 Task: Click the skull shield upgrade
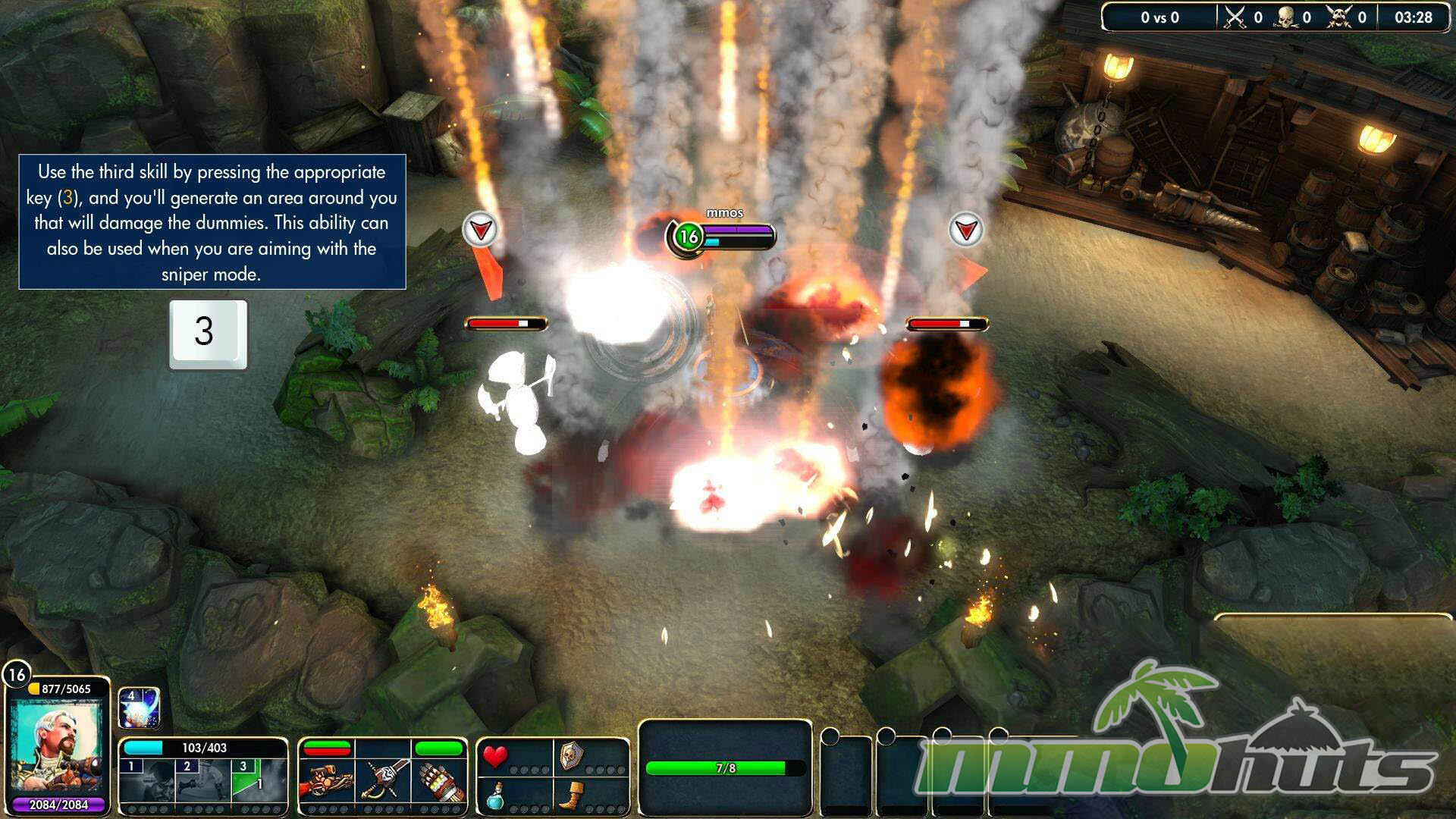point(572,755)
